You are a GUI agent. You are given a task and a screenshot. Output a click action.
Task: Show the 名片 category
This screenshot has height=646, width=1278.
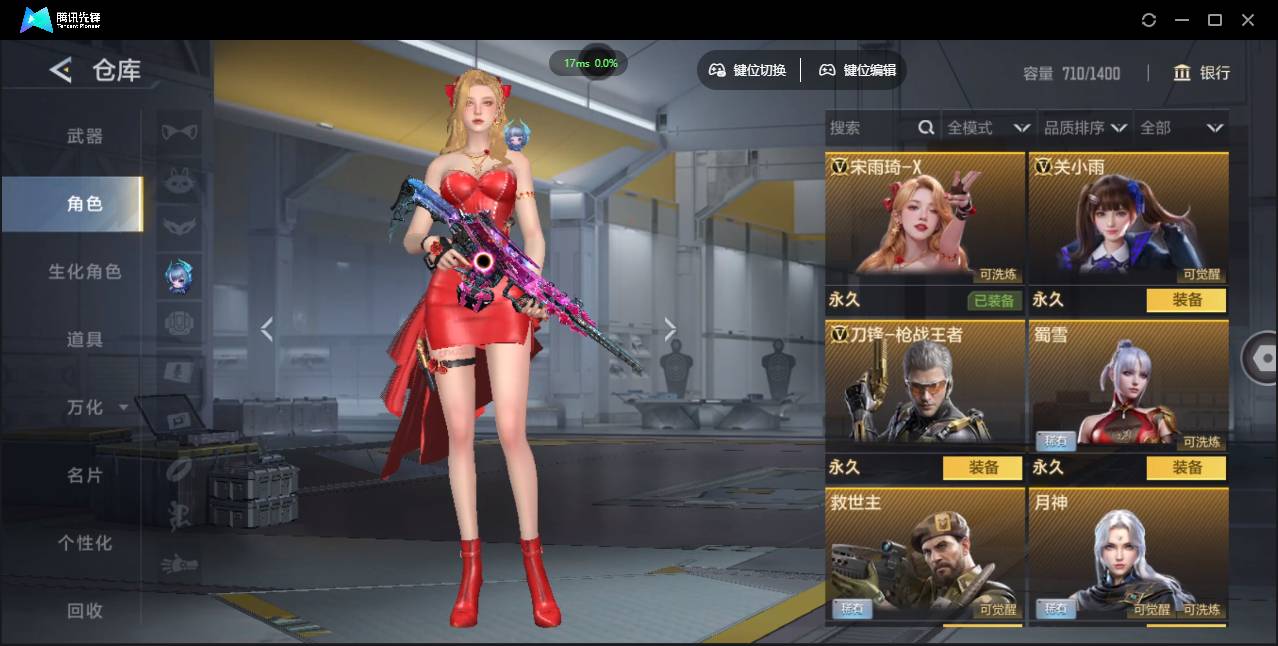pos(85,475)
